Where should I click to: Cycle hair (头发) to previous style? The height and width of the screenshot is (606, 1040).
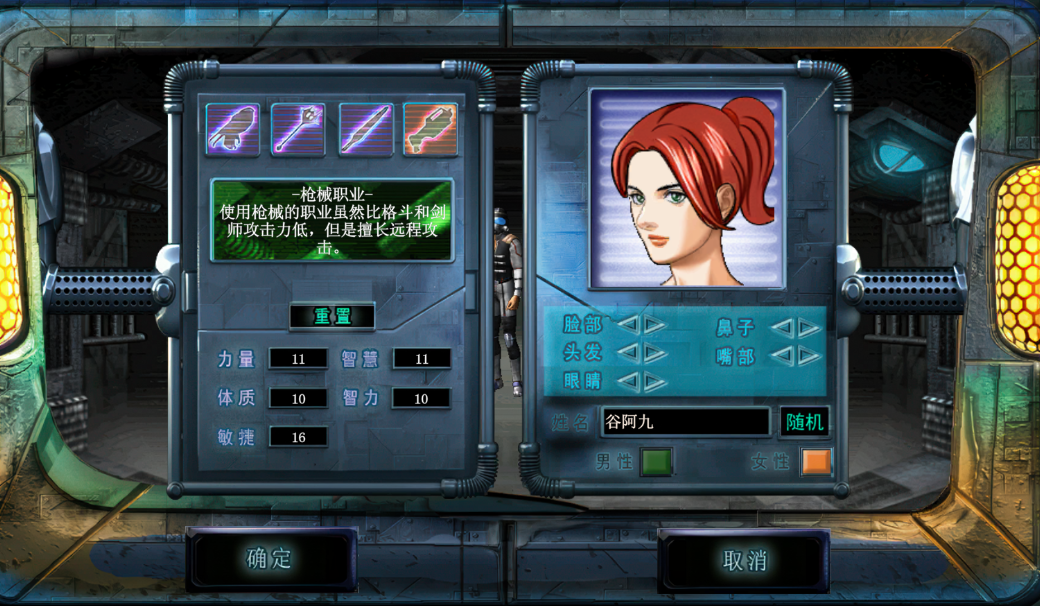tap(627, 352)
